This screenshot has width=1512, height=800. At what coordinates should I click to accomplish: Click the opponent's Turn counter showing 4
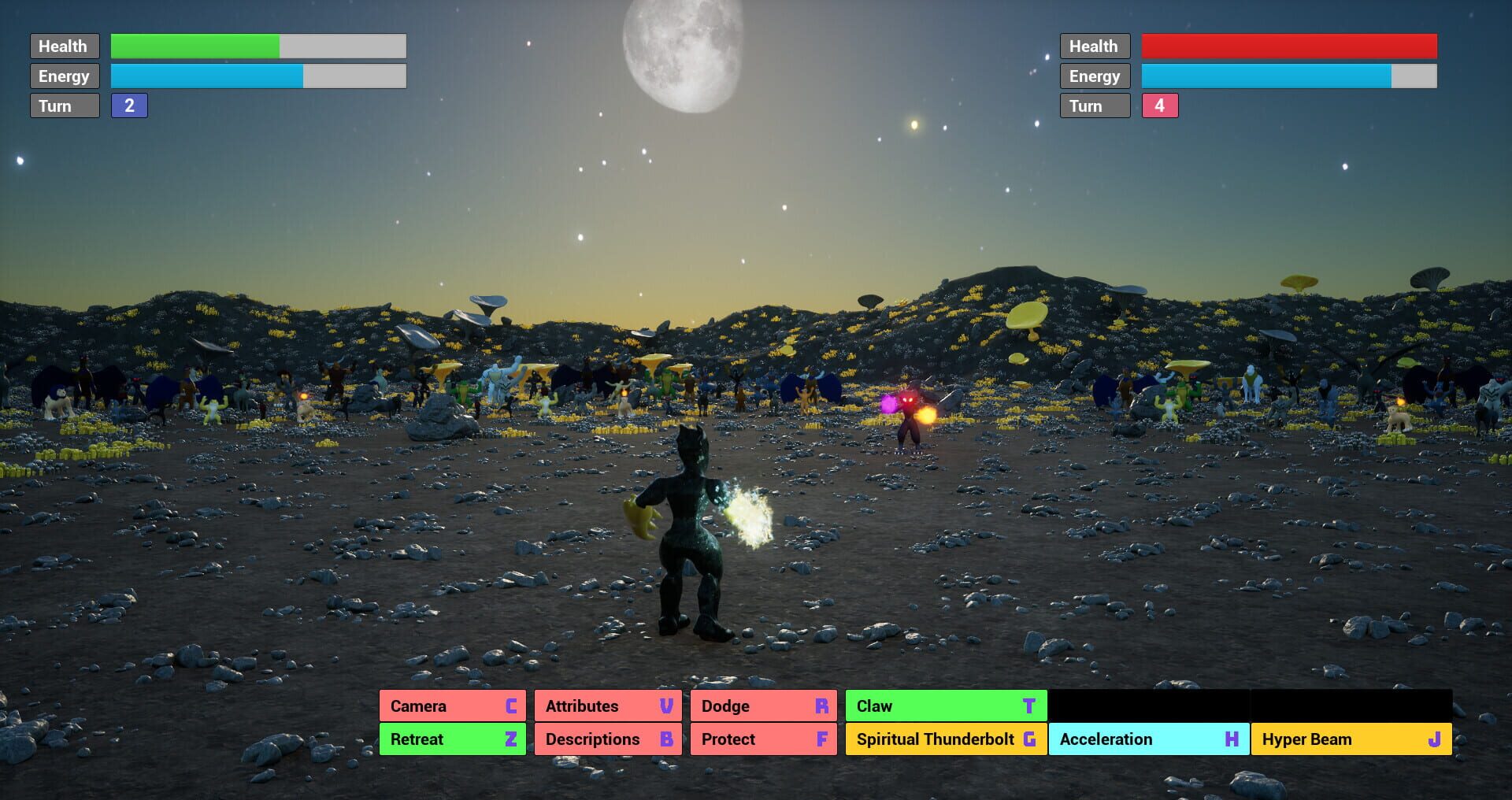[1159, 105]
